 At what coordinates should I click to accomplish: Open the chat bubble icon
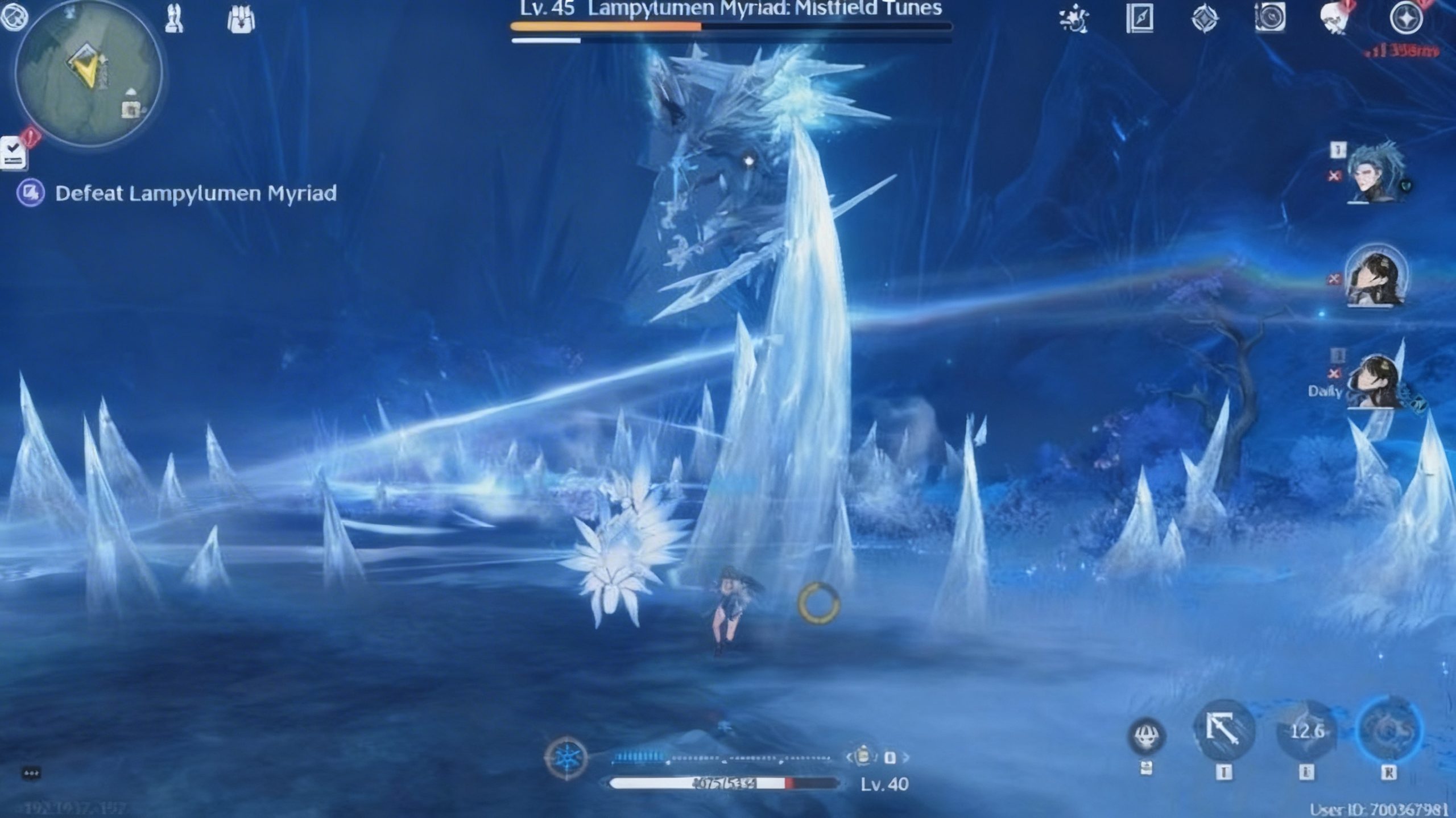click(31, 774)
